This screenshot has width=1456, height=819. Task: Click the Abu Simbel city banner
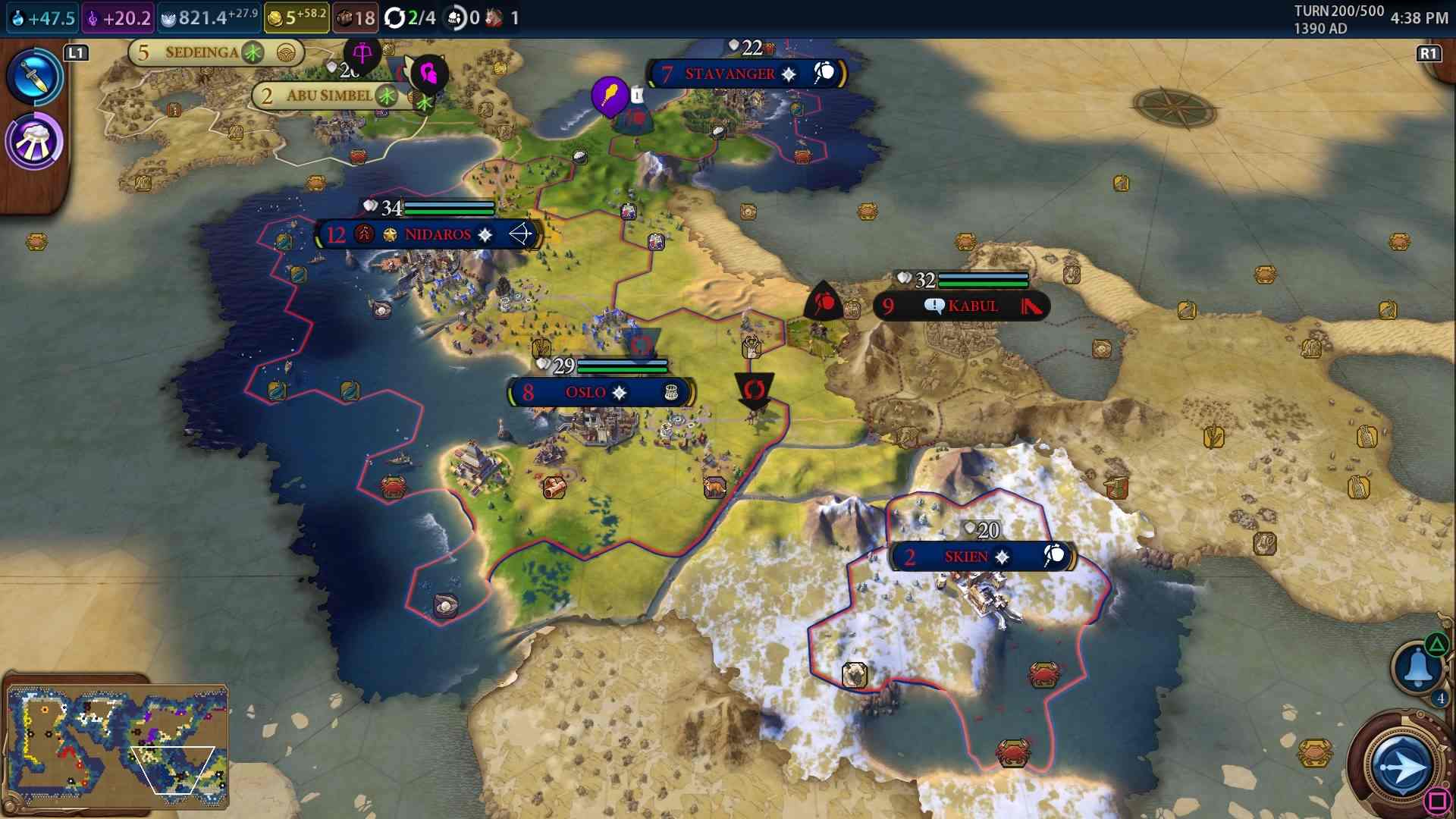pyautogui.click(x=331, y=96)
